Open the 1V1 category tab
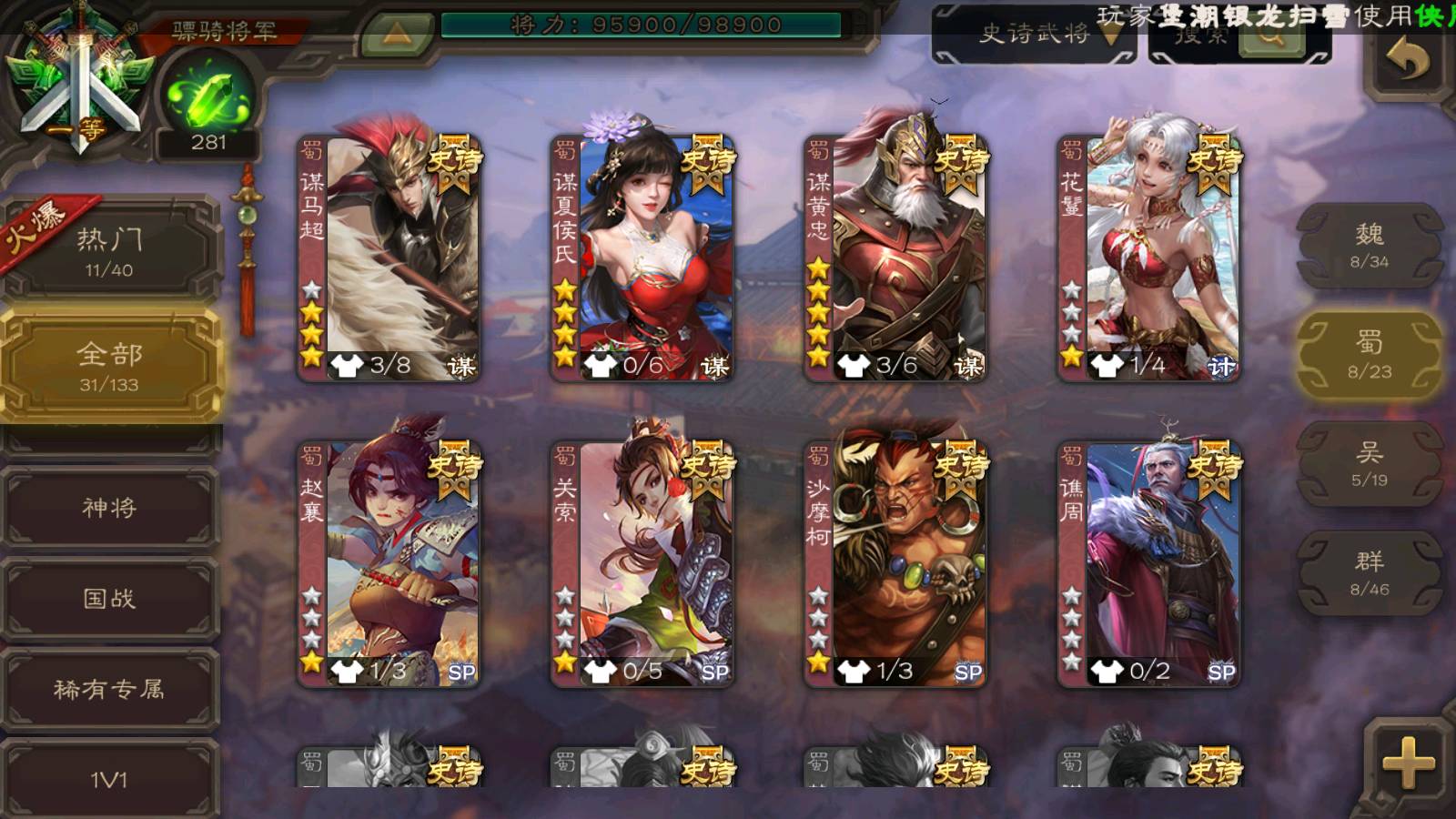Image resolution: width=1456 pixels, height=819 pixels. click(x=109, y=779)
